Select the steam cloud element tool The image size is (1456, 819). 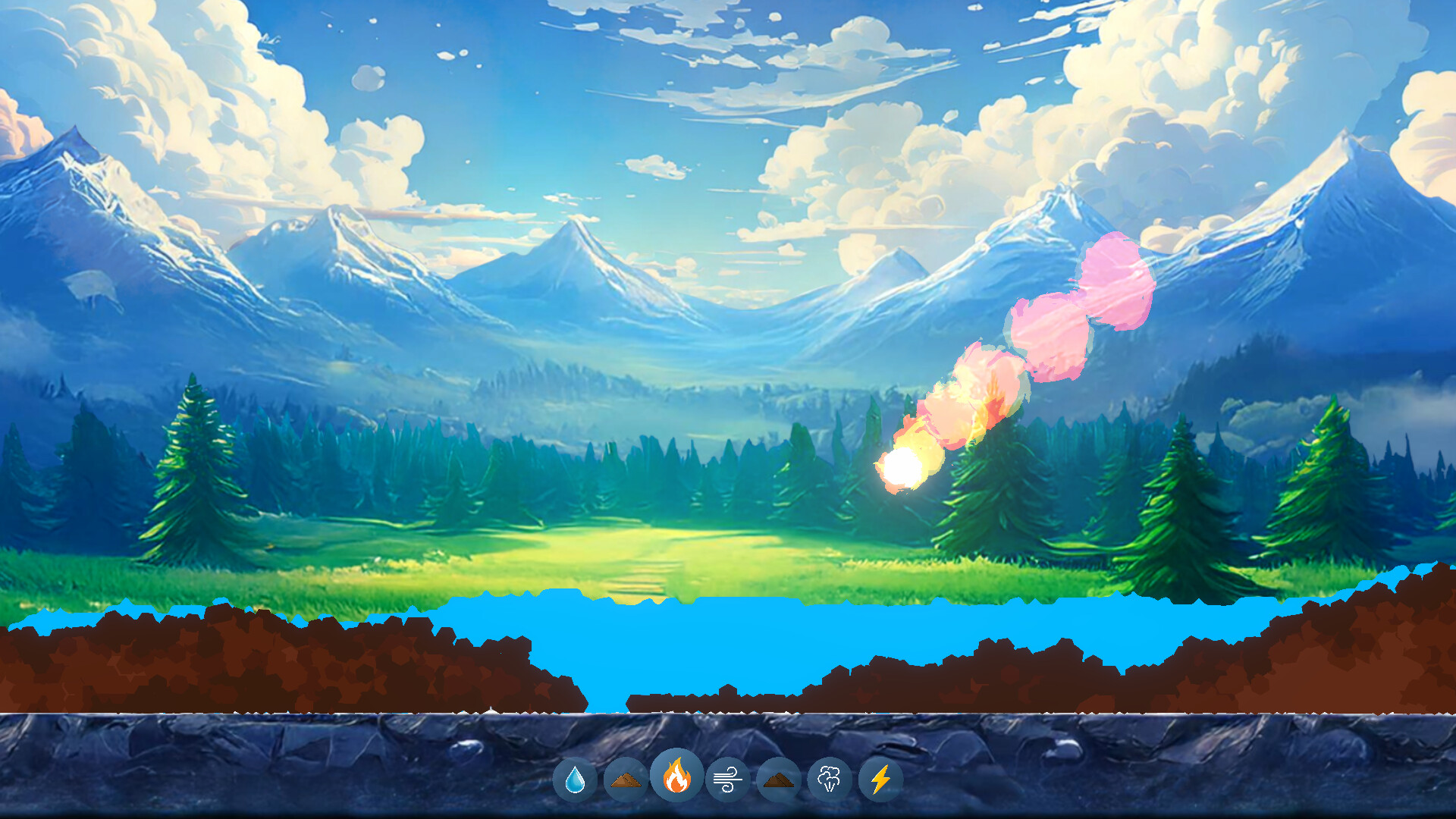click(828, 778)
